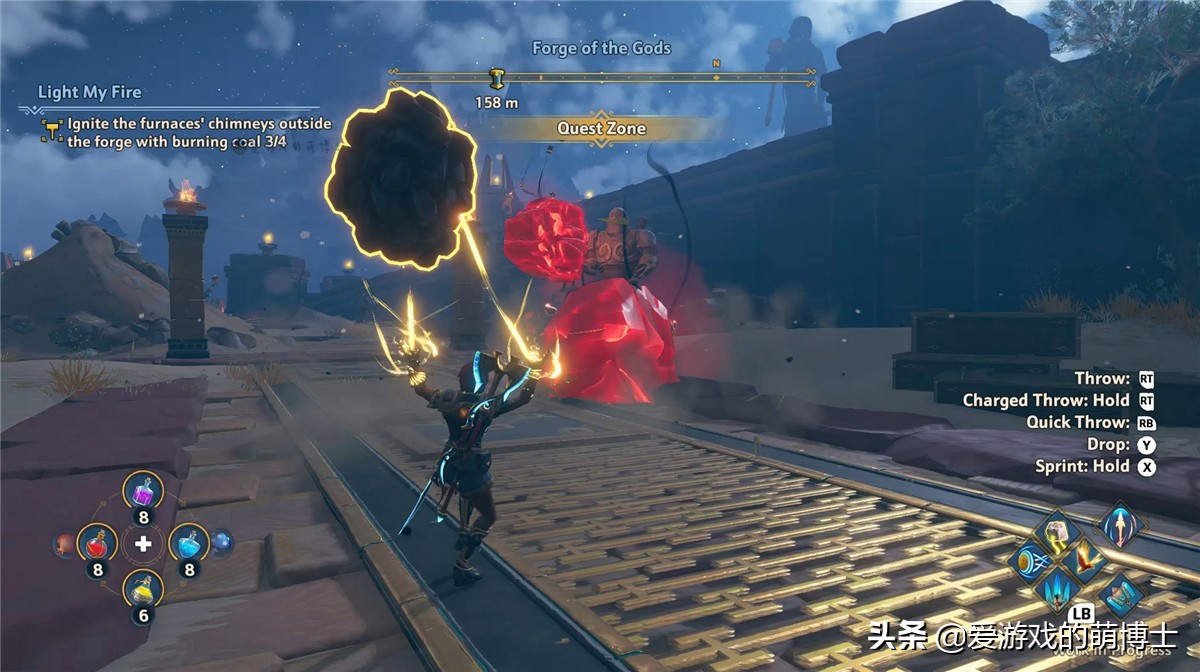Click the quest marker on the compass bar

coord(496,78)
